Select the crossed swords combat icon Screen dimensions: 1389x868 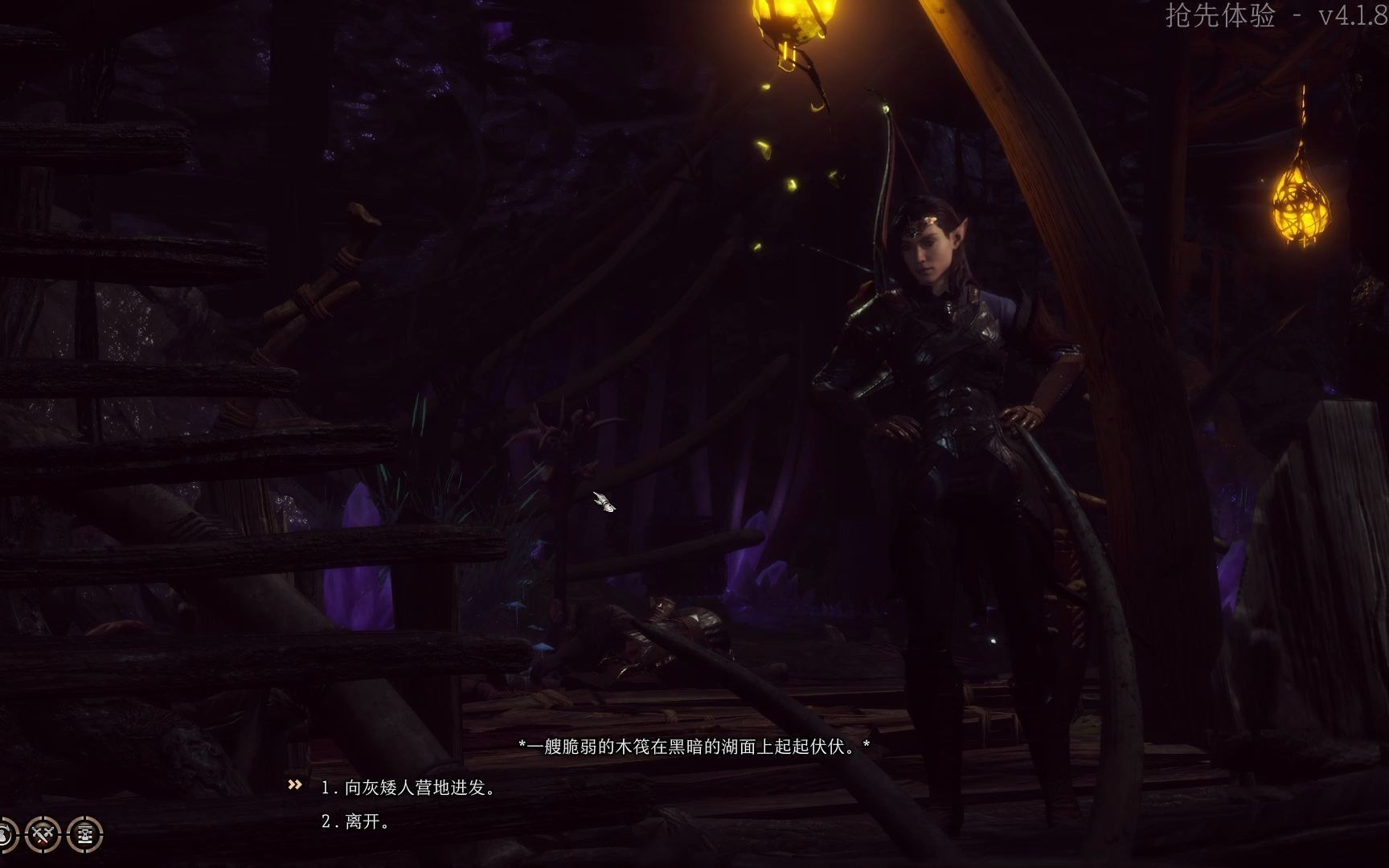coord(43,833)
